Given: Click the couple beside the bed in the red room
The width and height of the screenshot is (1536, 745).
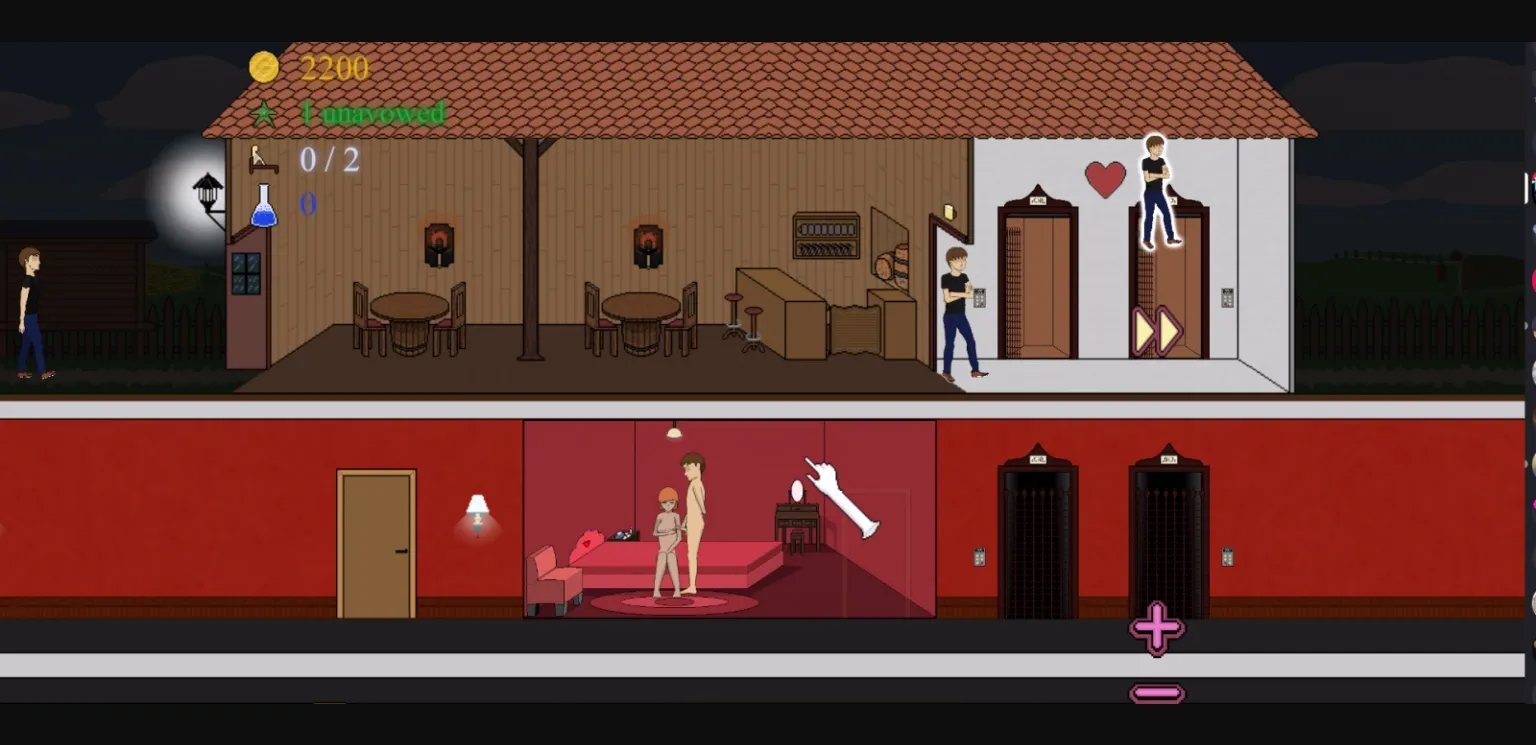Looking at the screenshot, I should tap(680, 525).
